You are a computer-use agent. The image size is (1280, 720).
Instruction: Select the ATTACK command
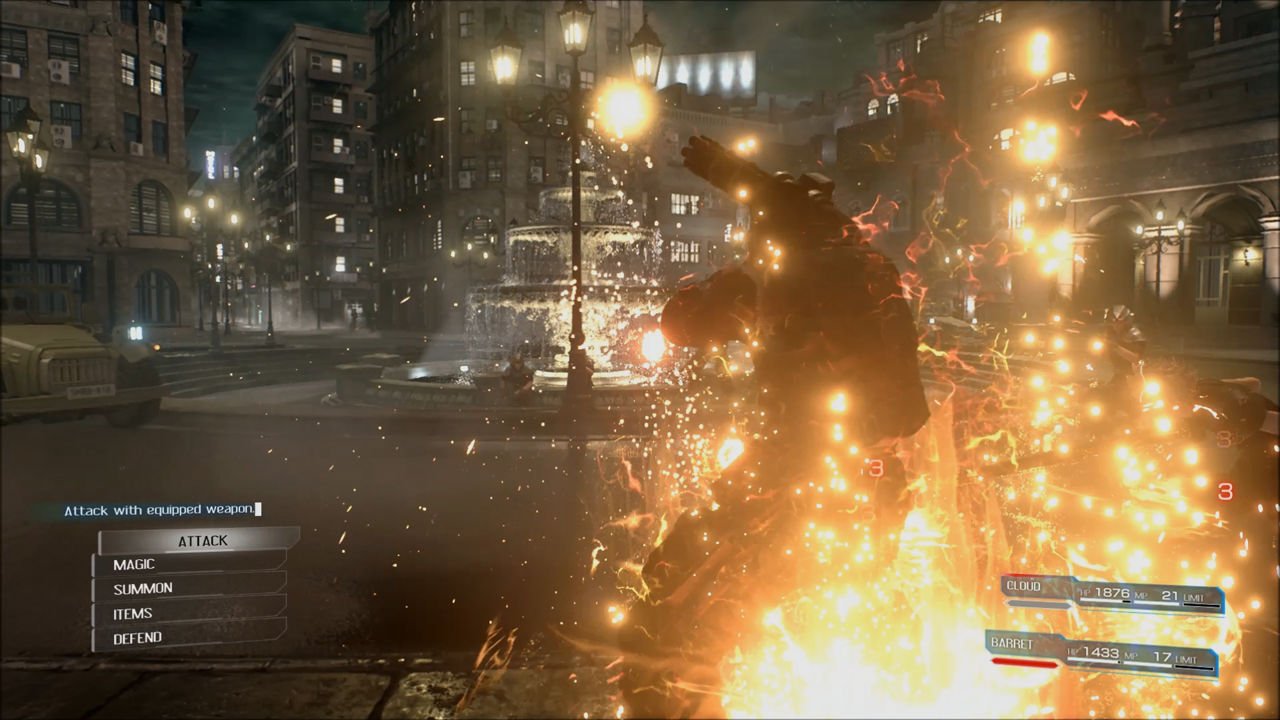point(203,540)
